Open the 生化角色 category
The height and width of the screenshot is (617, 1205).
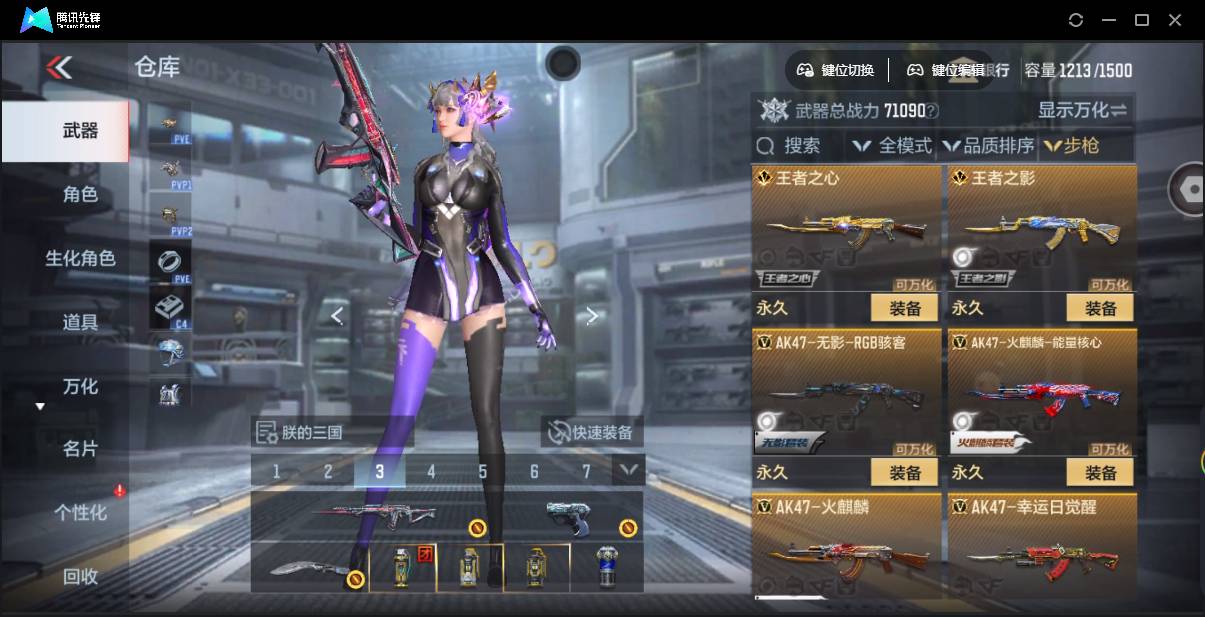[80, 258]
